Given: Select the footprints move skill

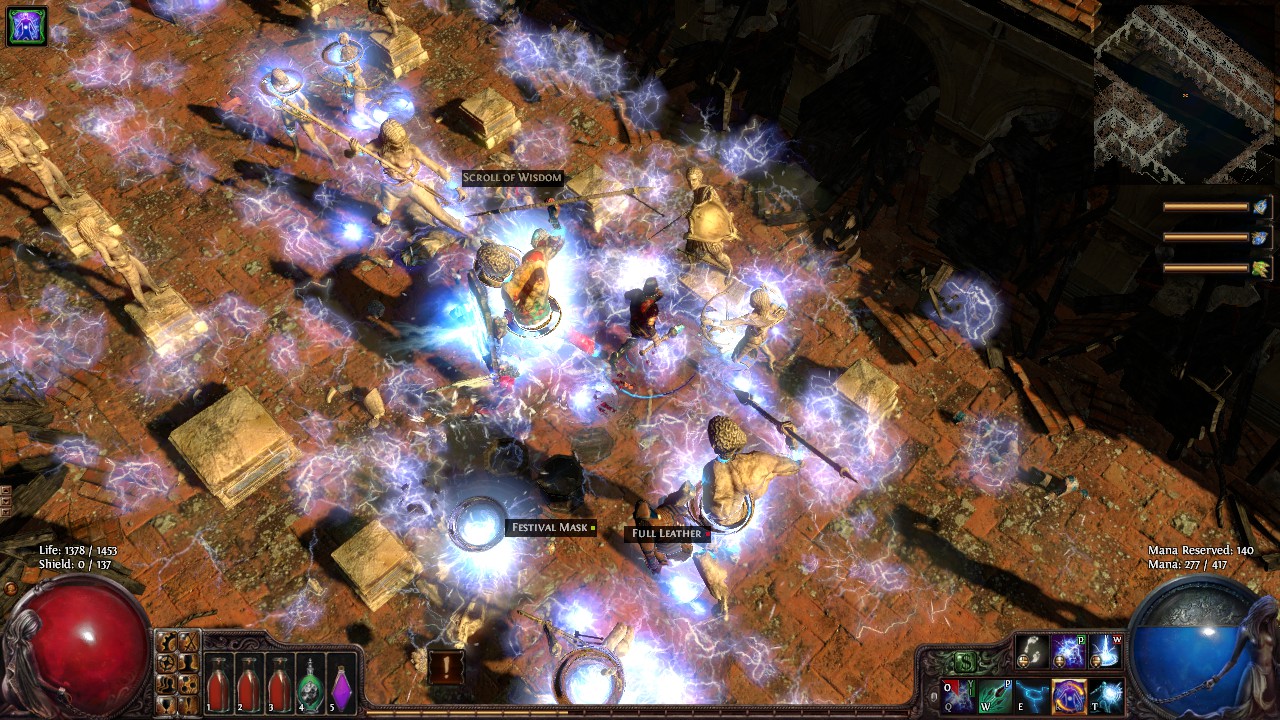Looking at the screenshot, I should 1031,652.
